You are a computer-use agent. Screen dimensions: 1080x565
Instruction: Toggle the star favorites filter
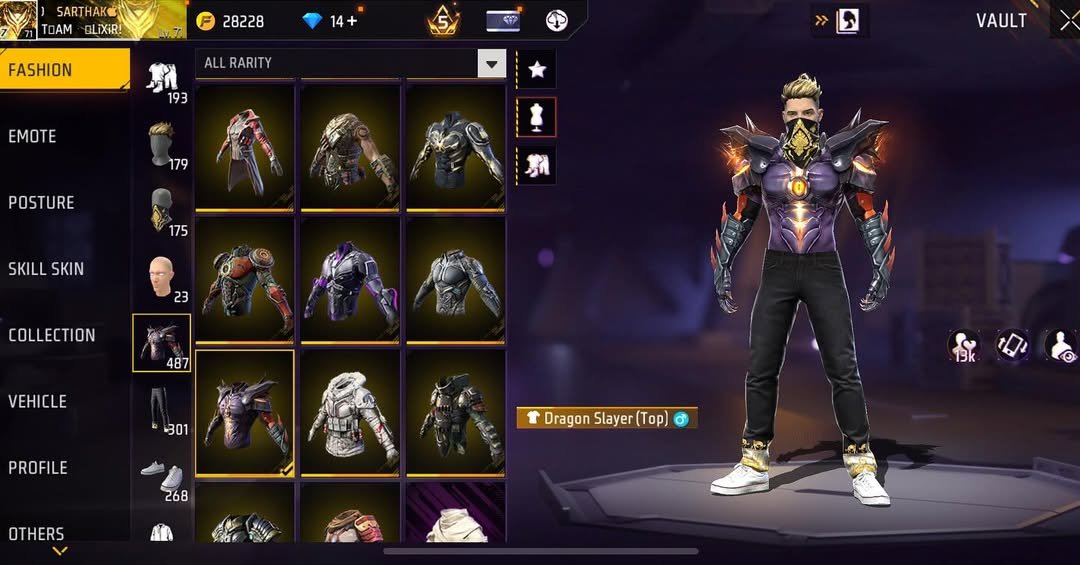pos(537,69)
